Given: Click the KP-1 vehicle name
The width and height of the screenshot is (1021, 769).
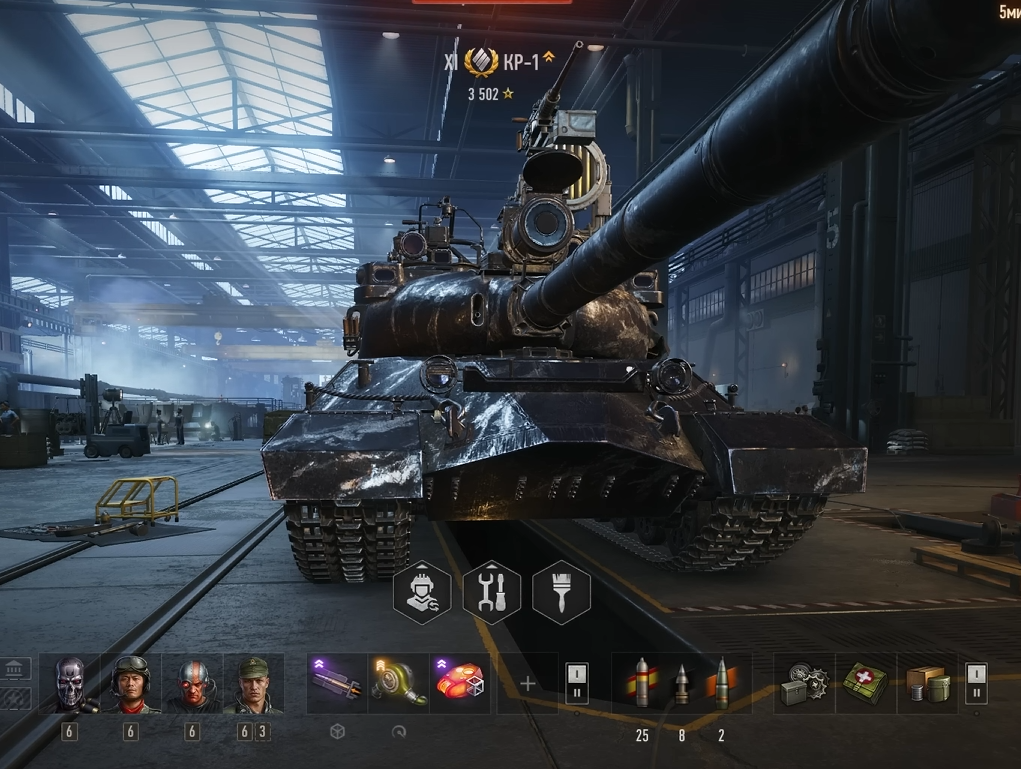Looking at the screenshot, I should click(521, 63).
